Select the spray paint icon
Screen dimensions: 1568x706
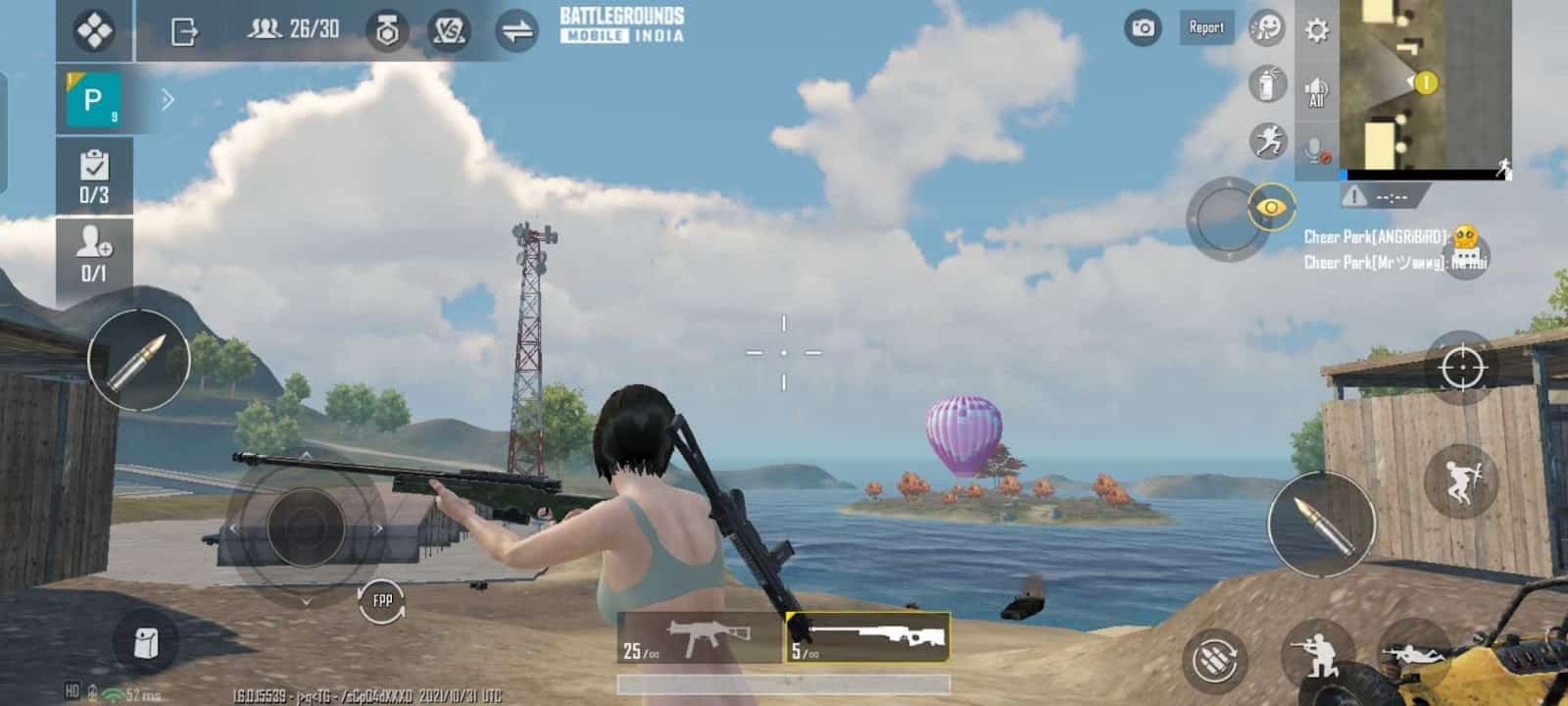point(1266,85)
